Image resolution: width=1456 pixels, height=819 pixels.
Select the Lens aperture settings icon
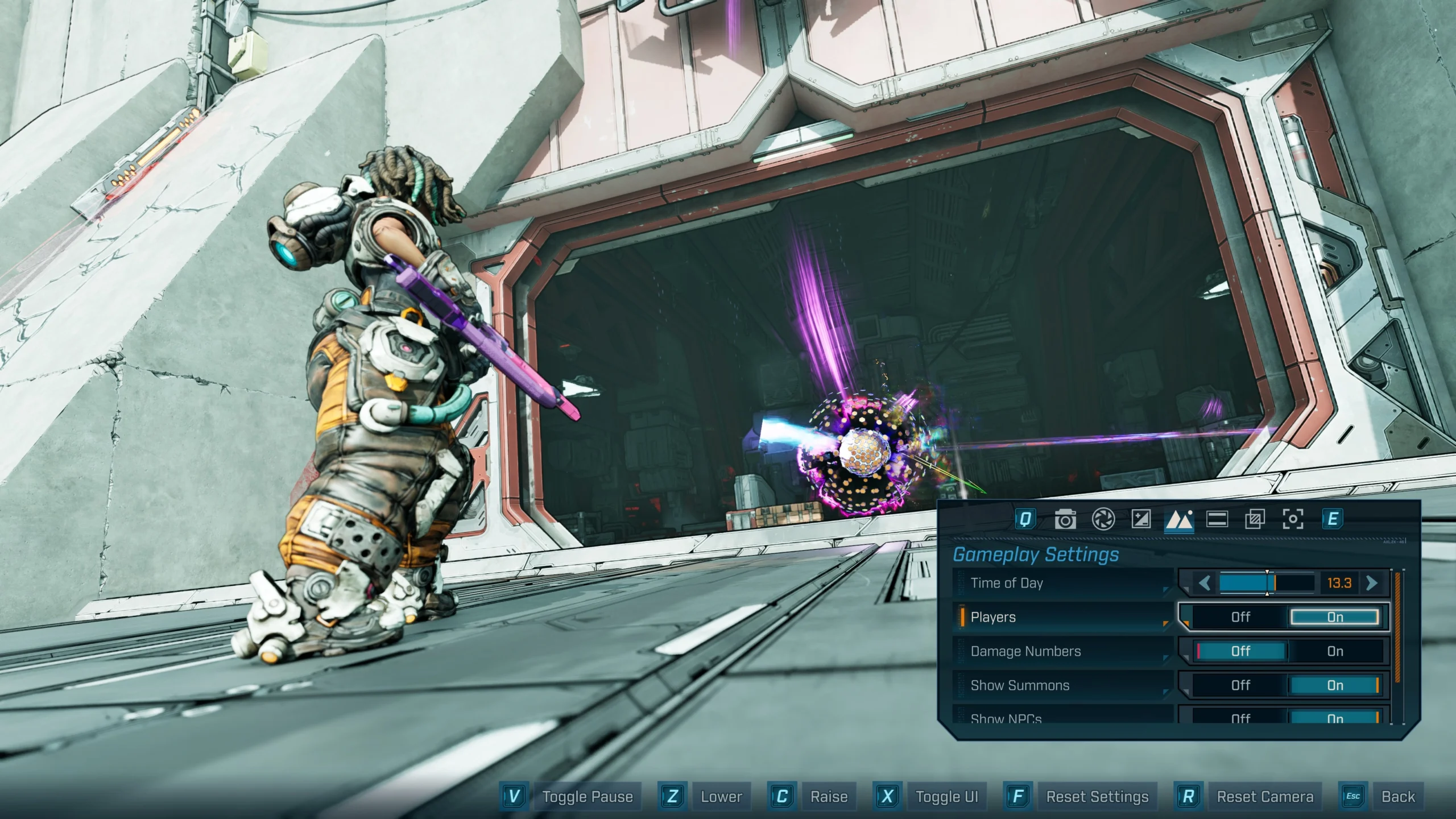tap(1104, 520)
